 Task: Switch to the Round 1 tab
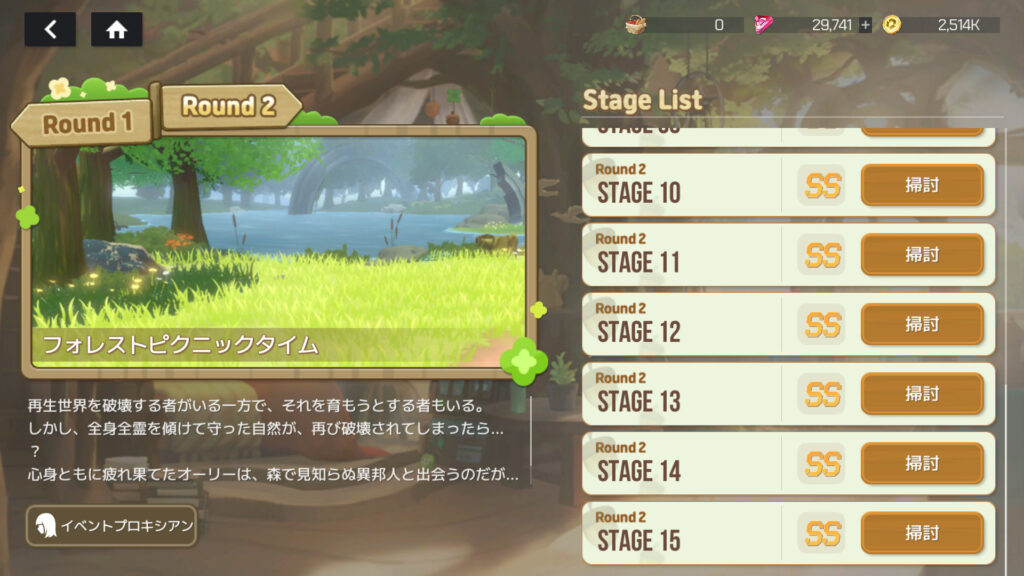[x=87, y=124]
